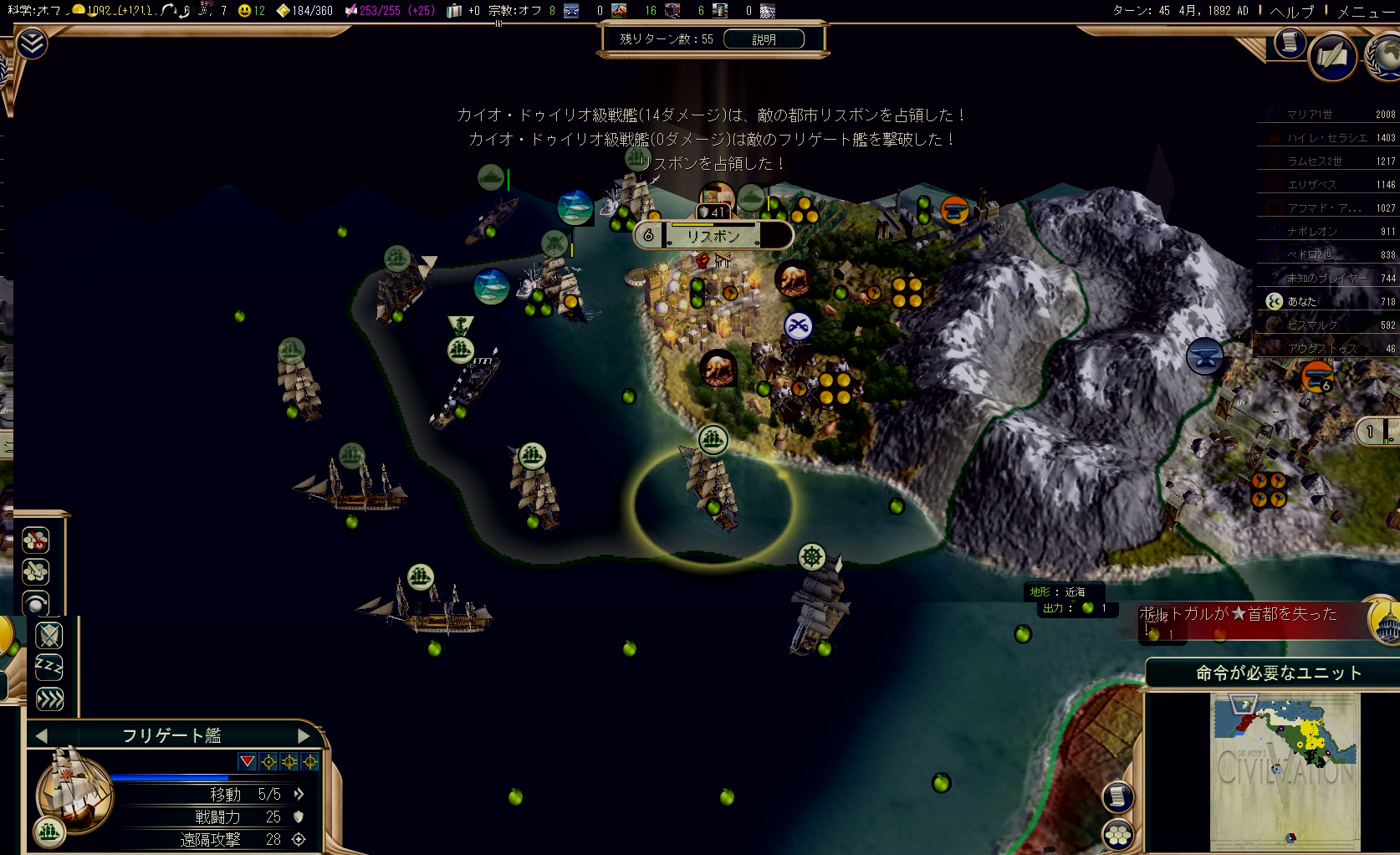Click the minimap
The height and width of the screenshot is (855, 1400).
[x=1285, y=771]
